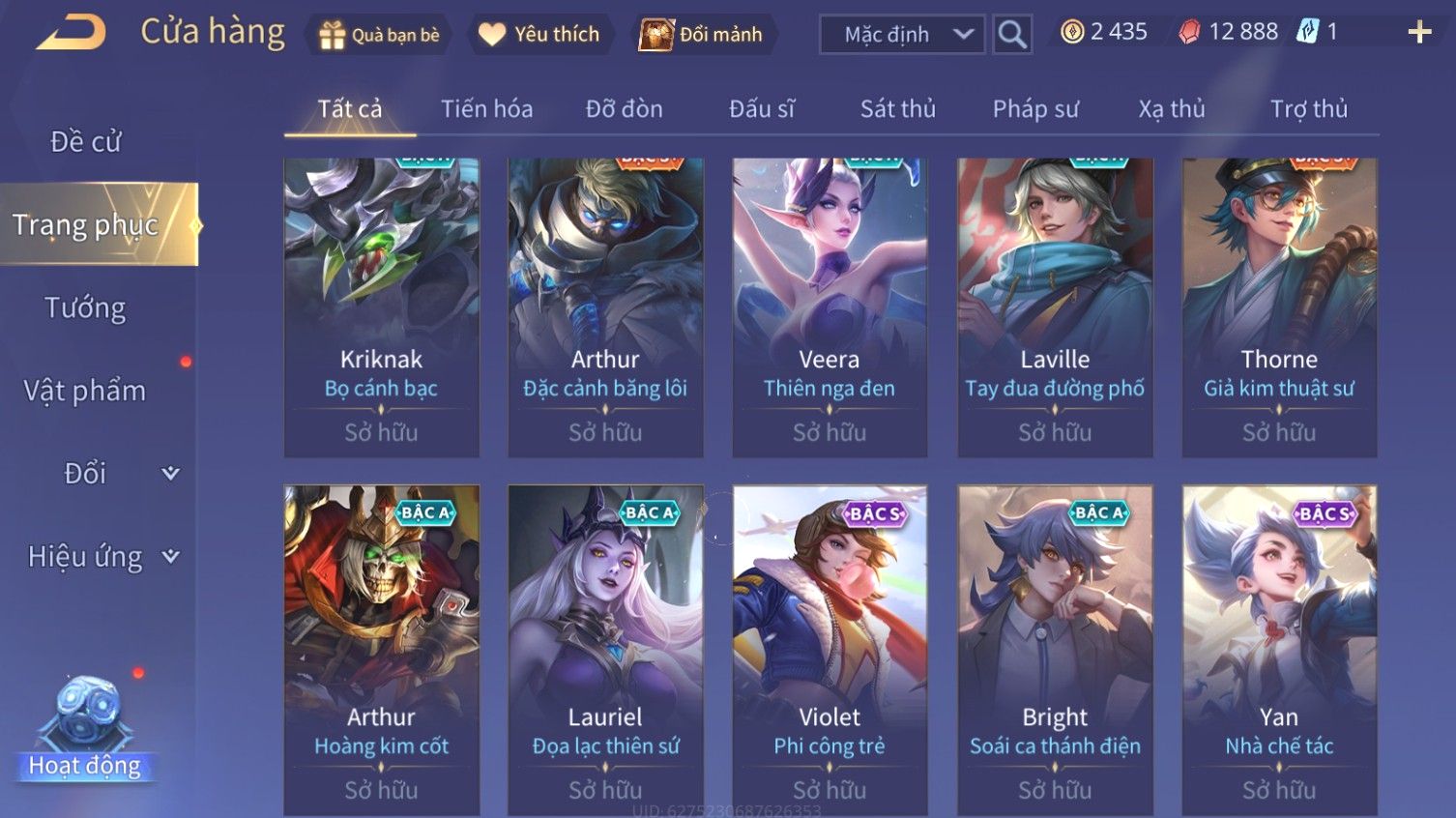View Yan Nhà chế tác skin card
The width and height of the screenshot is (1456, 818).
[1279, 650]
